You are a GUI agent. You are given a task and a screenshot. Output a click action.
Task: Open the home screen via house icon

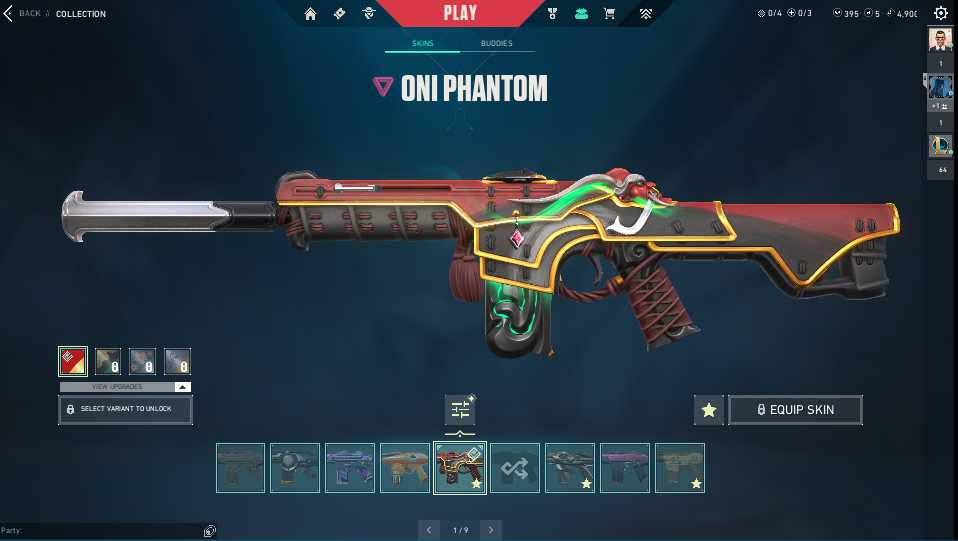310,14
